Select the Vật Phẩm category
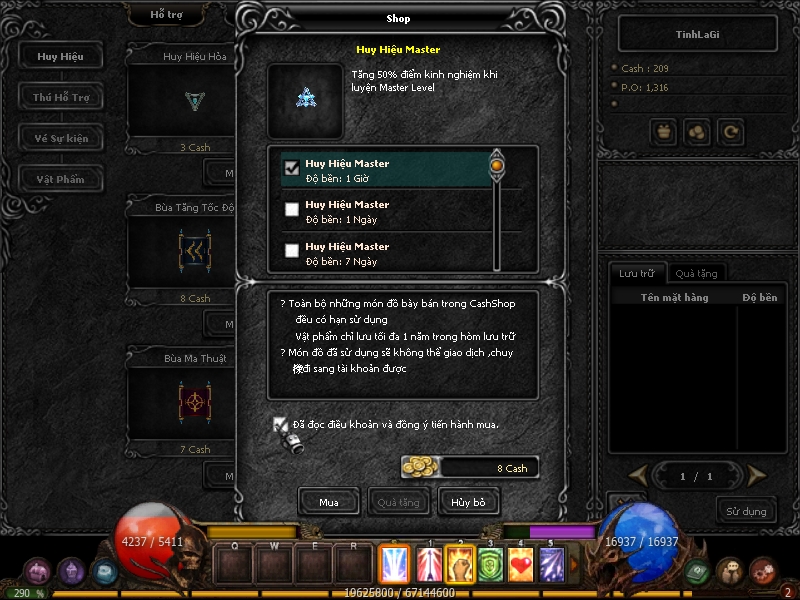This screenshot has width=800, height=600. tap(61, 179)
